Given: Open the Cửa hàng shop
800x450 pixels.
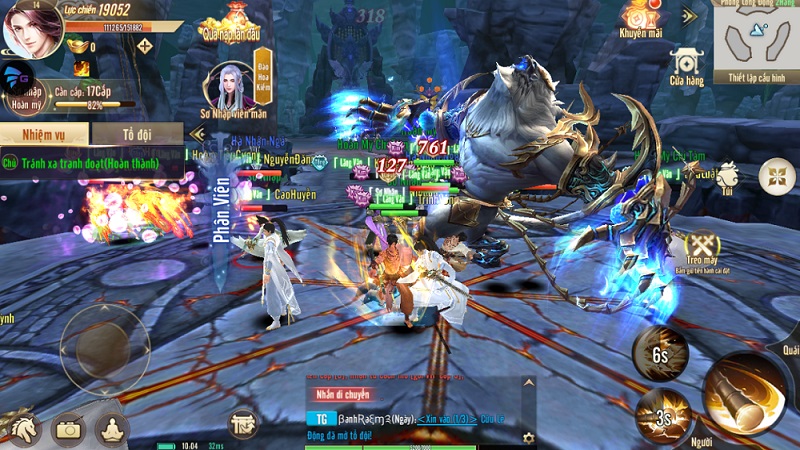Looking at the screenshot, I should (687, 66).
